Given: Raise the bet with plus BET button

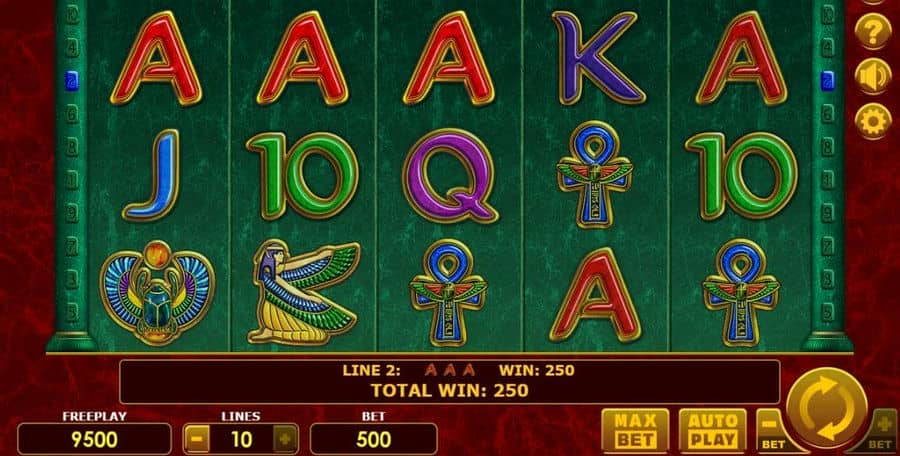Looking at the screenshot, I should tap(882, 427).
